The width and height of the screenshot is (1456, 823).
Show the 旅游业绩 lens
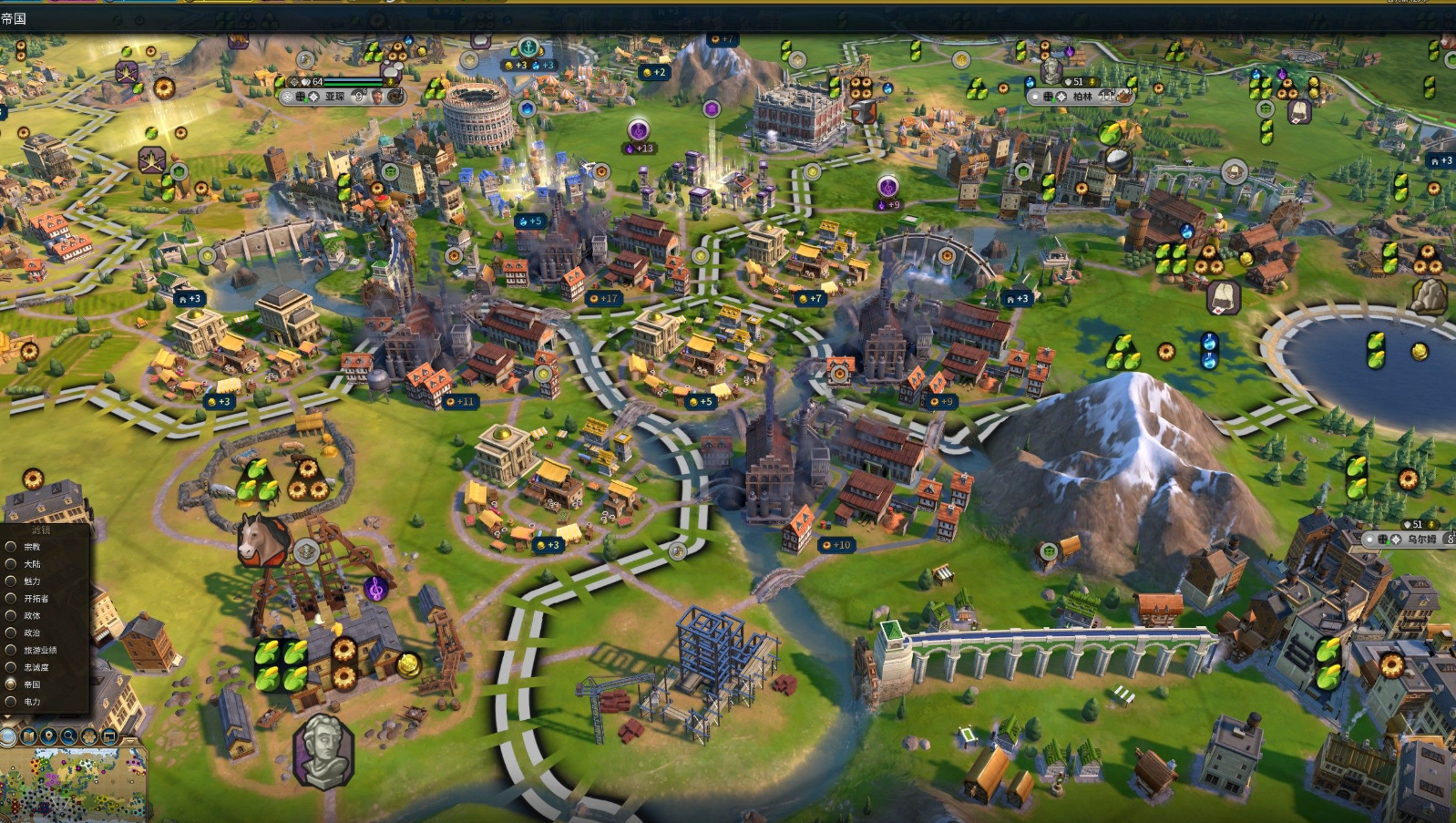[12, 650]
